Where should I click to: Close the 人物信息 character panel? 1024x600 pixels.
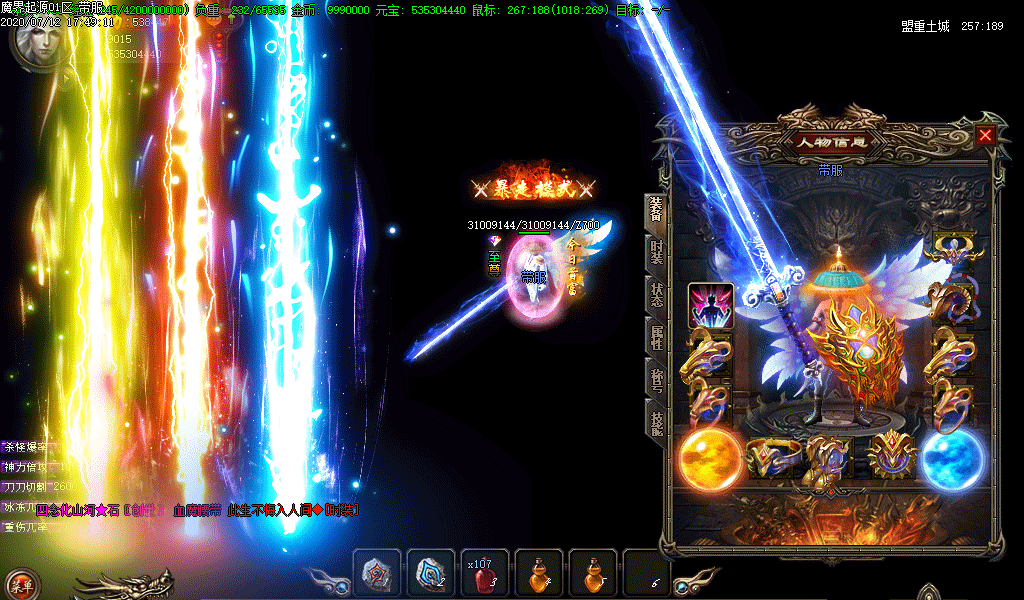(x=986, y=135)
